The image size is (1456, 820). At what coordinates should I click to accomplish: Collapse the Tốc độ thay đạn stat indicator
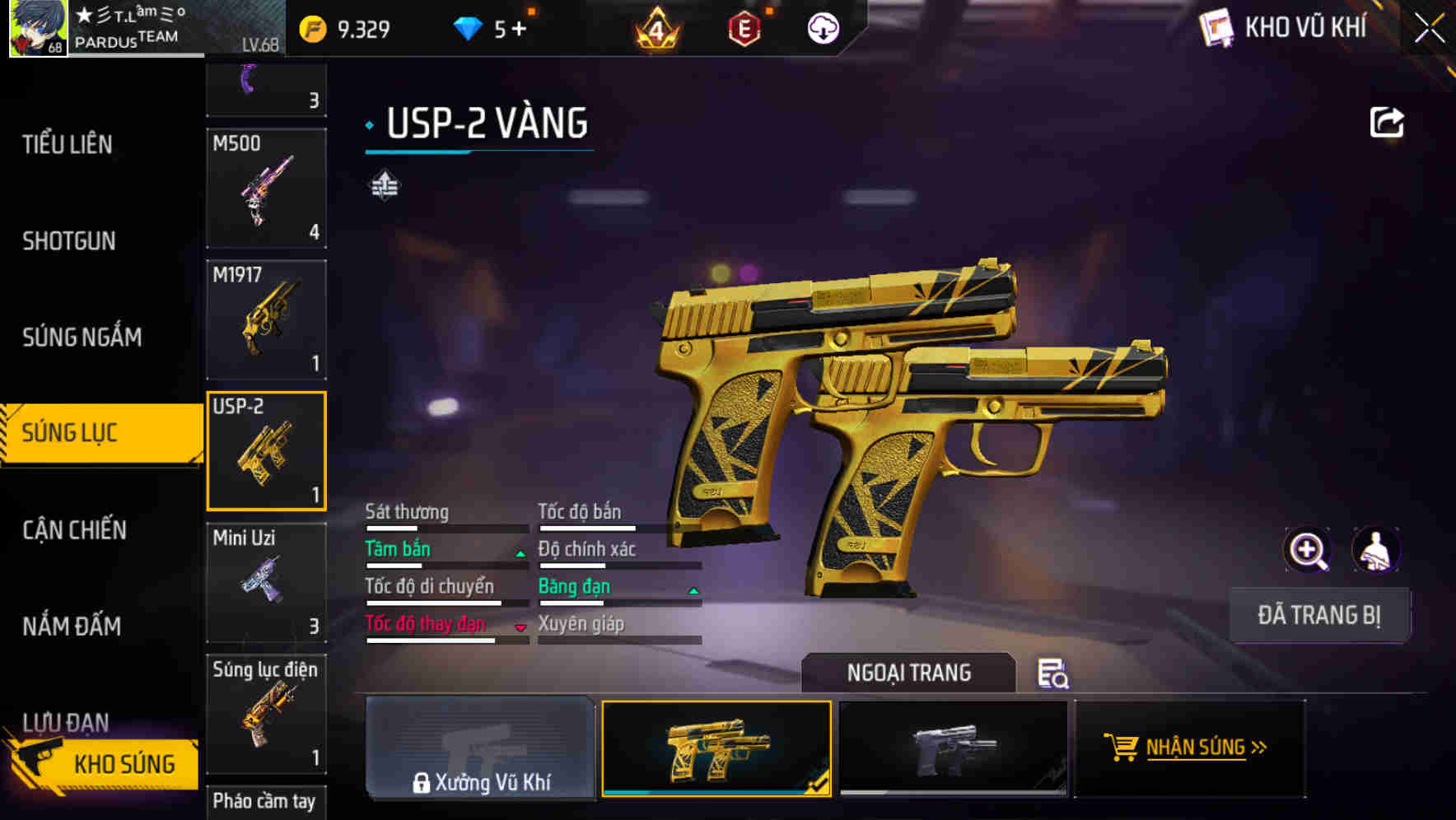tap(521, 628)
